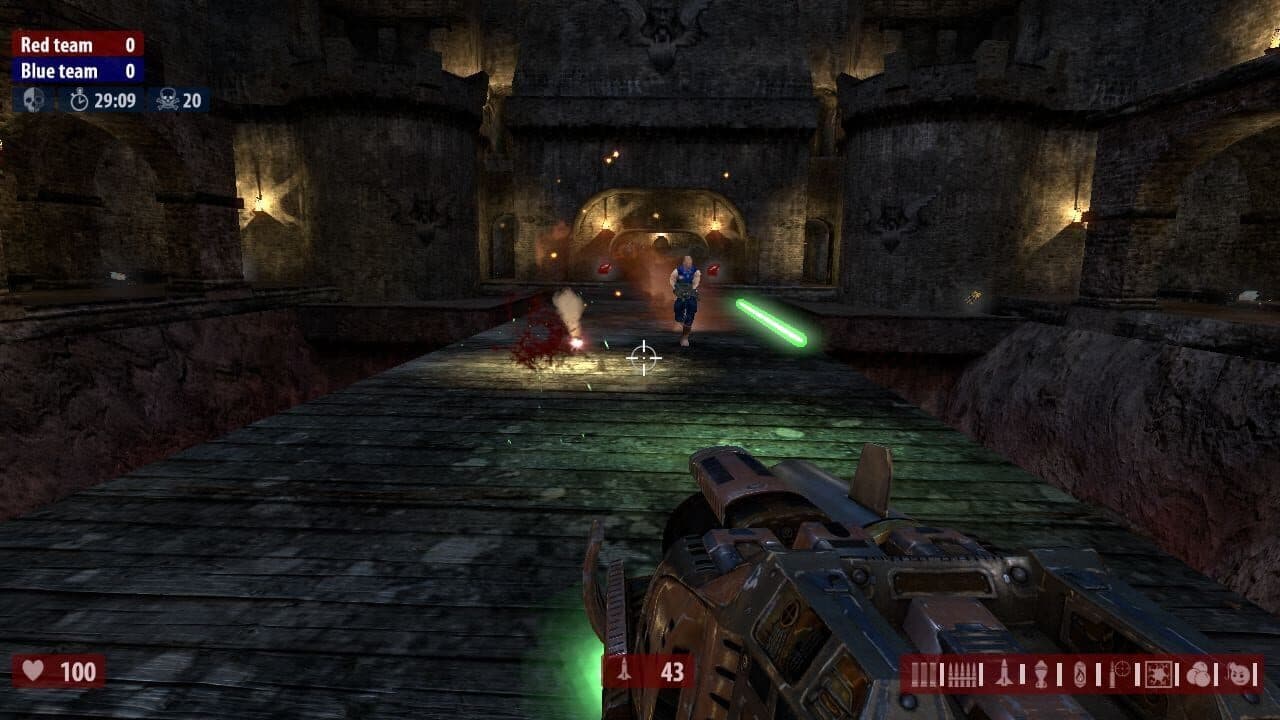Select the Red team scoreboard row
The width and height of the screenshot is (1280, 720).
pos(75,44)
